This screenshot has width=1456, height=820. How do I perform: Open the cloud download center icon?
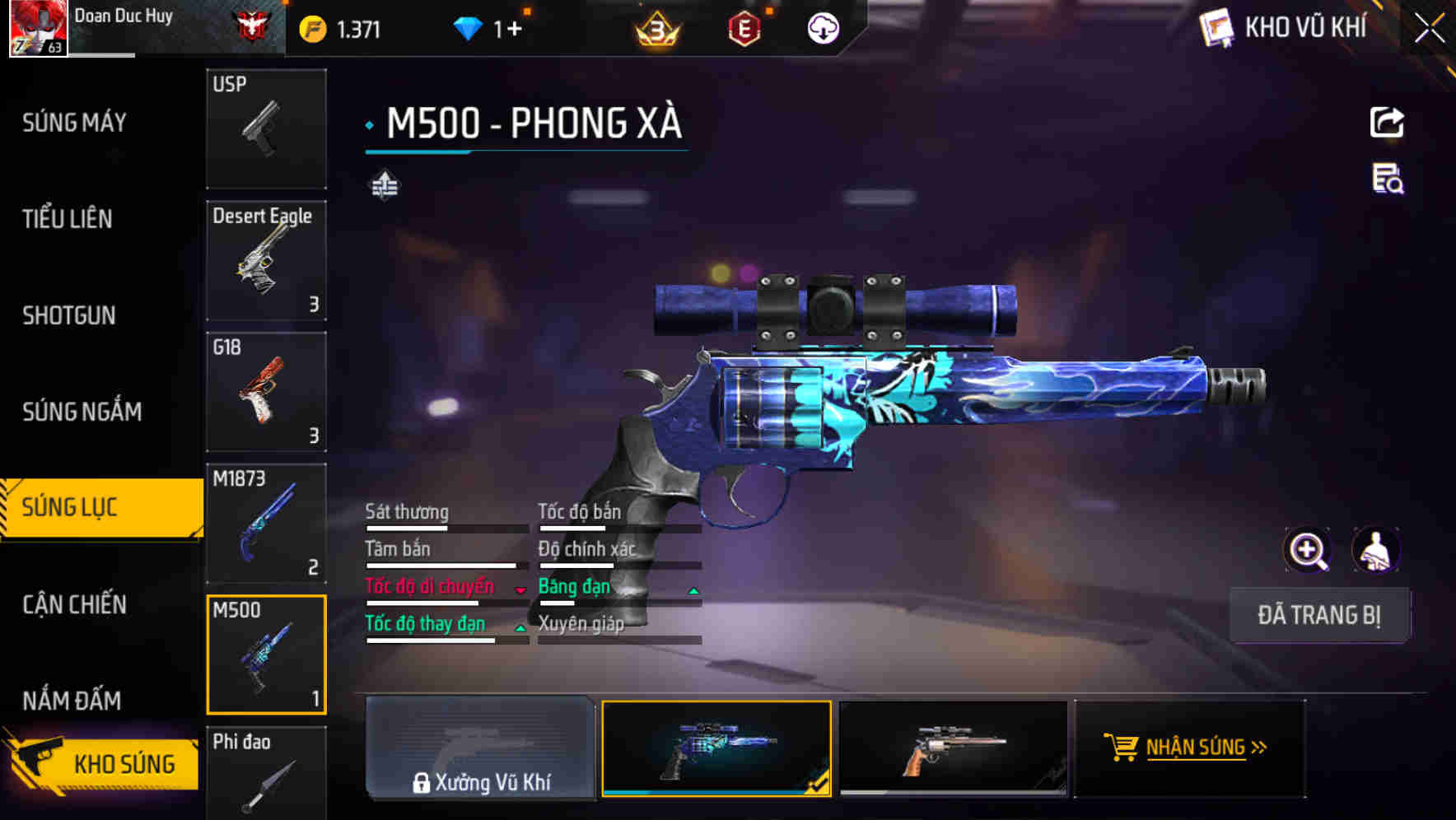[x=822, y=27]
